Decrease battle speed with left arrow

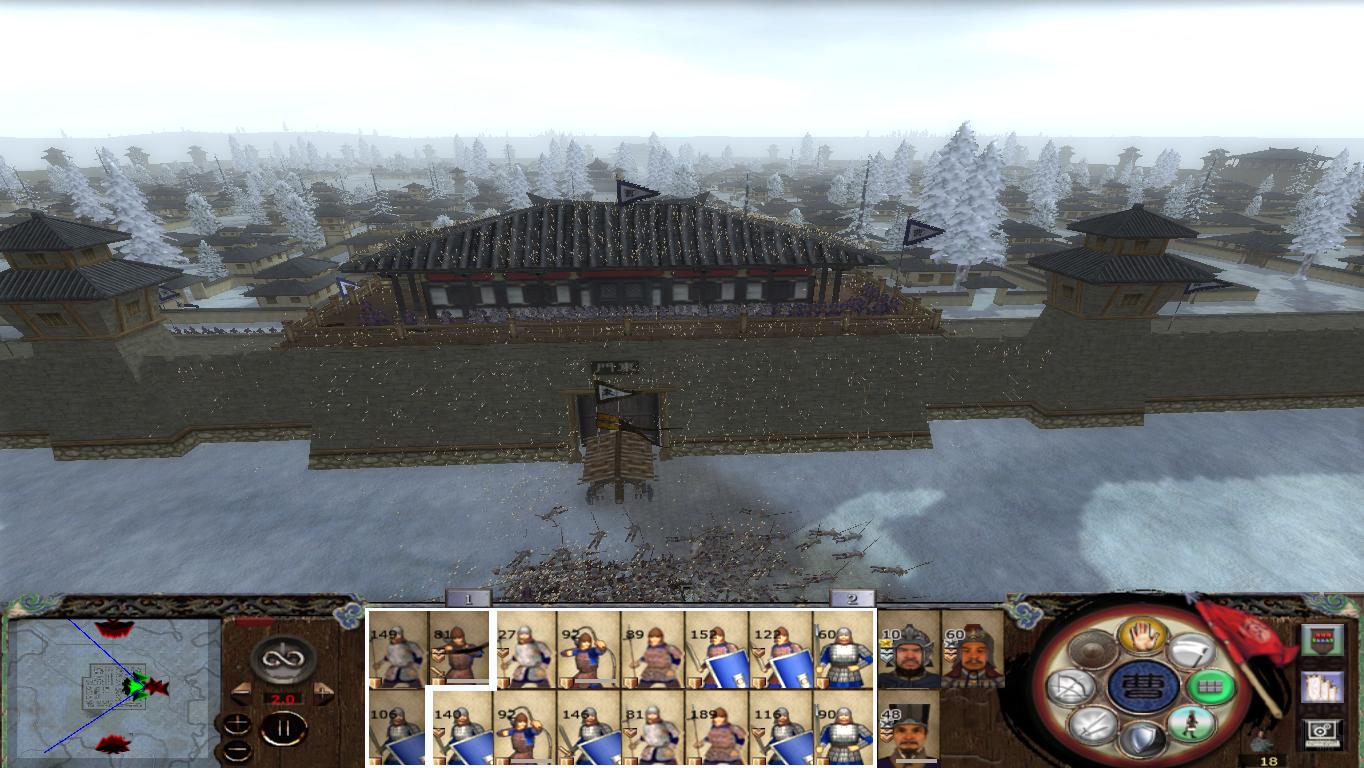tap(240, 692)
